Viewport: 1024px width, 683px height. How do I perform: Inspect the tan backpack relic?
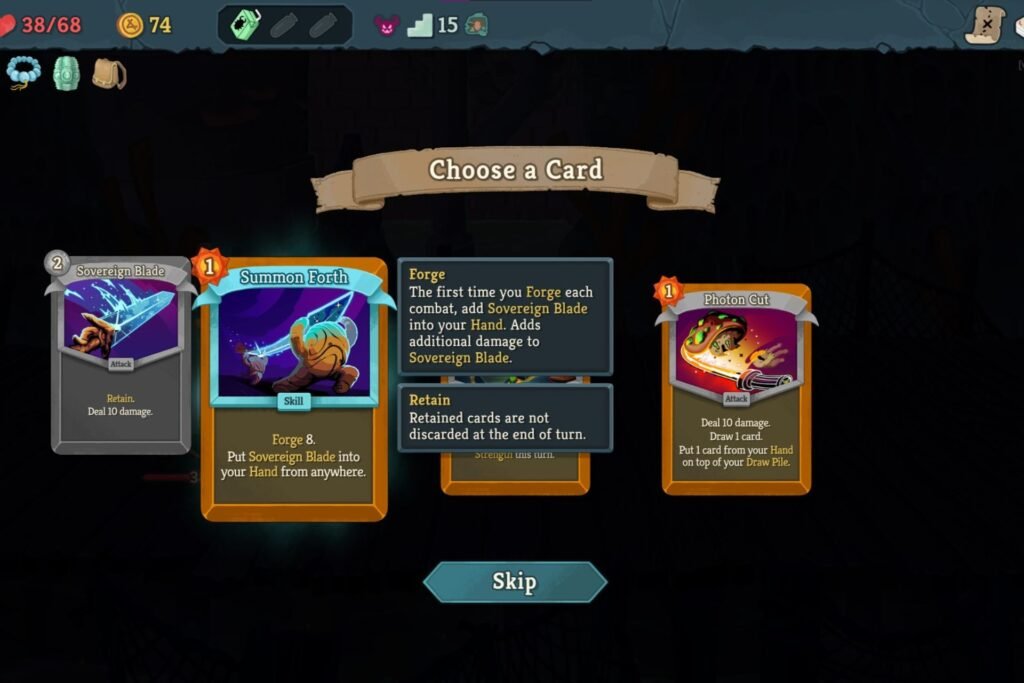(x=108, y=73)
